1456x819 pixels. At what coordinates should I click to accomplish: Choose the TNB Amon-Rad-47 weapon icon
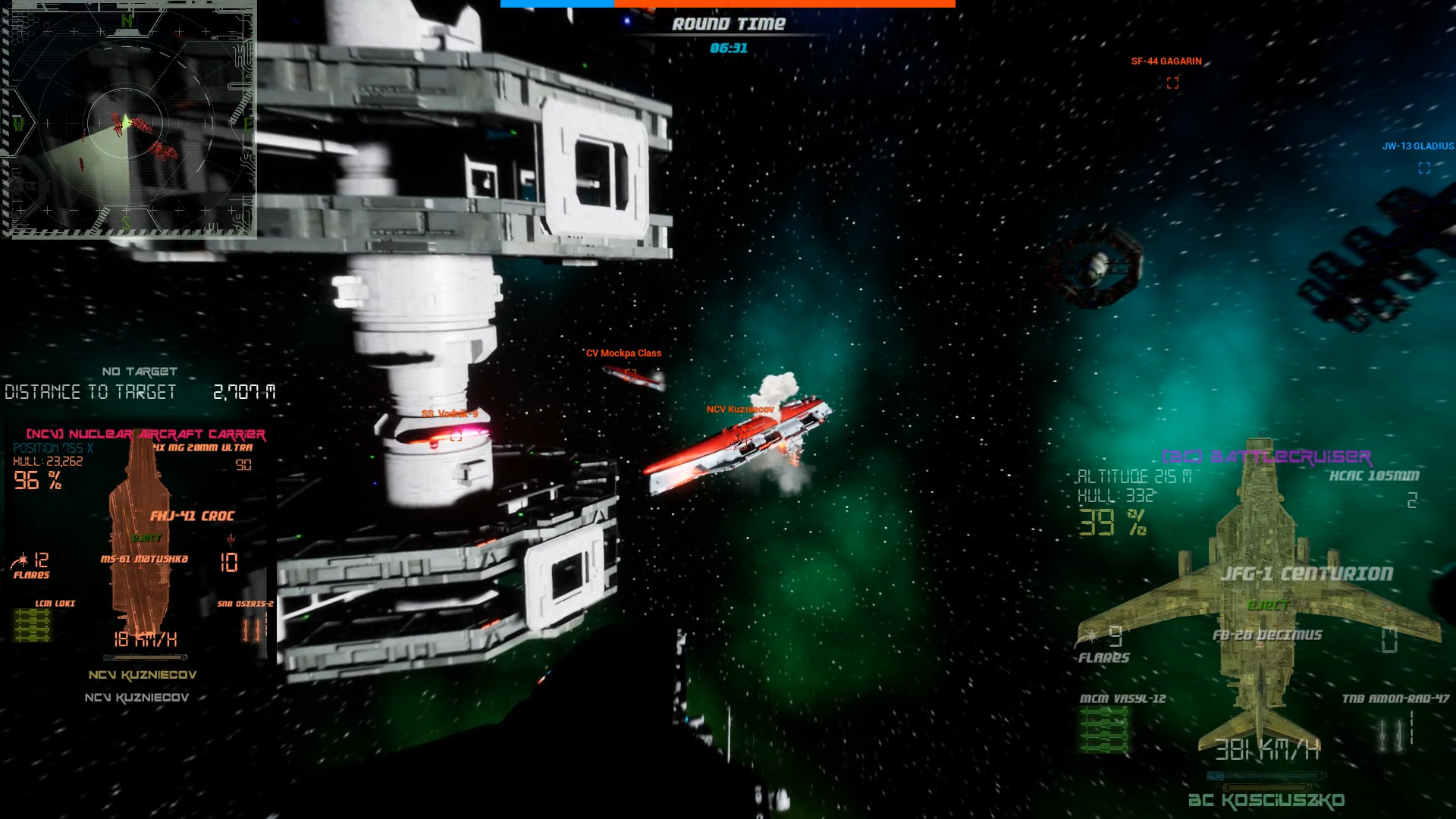1395,733
